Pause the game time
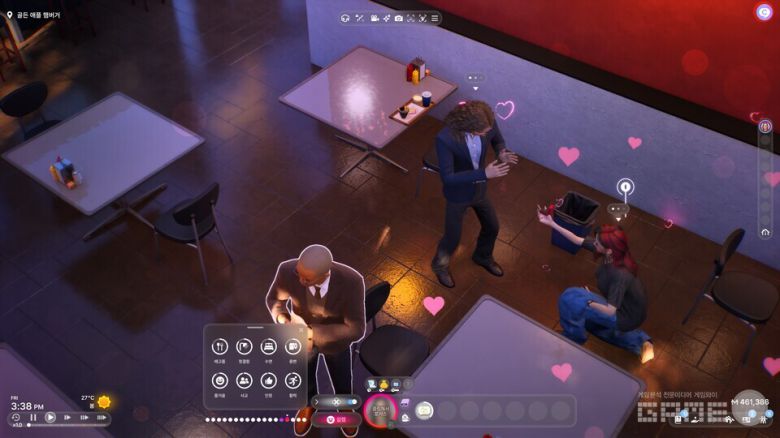The height and width of the screenshot is (438, 780). (33, 418)
